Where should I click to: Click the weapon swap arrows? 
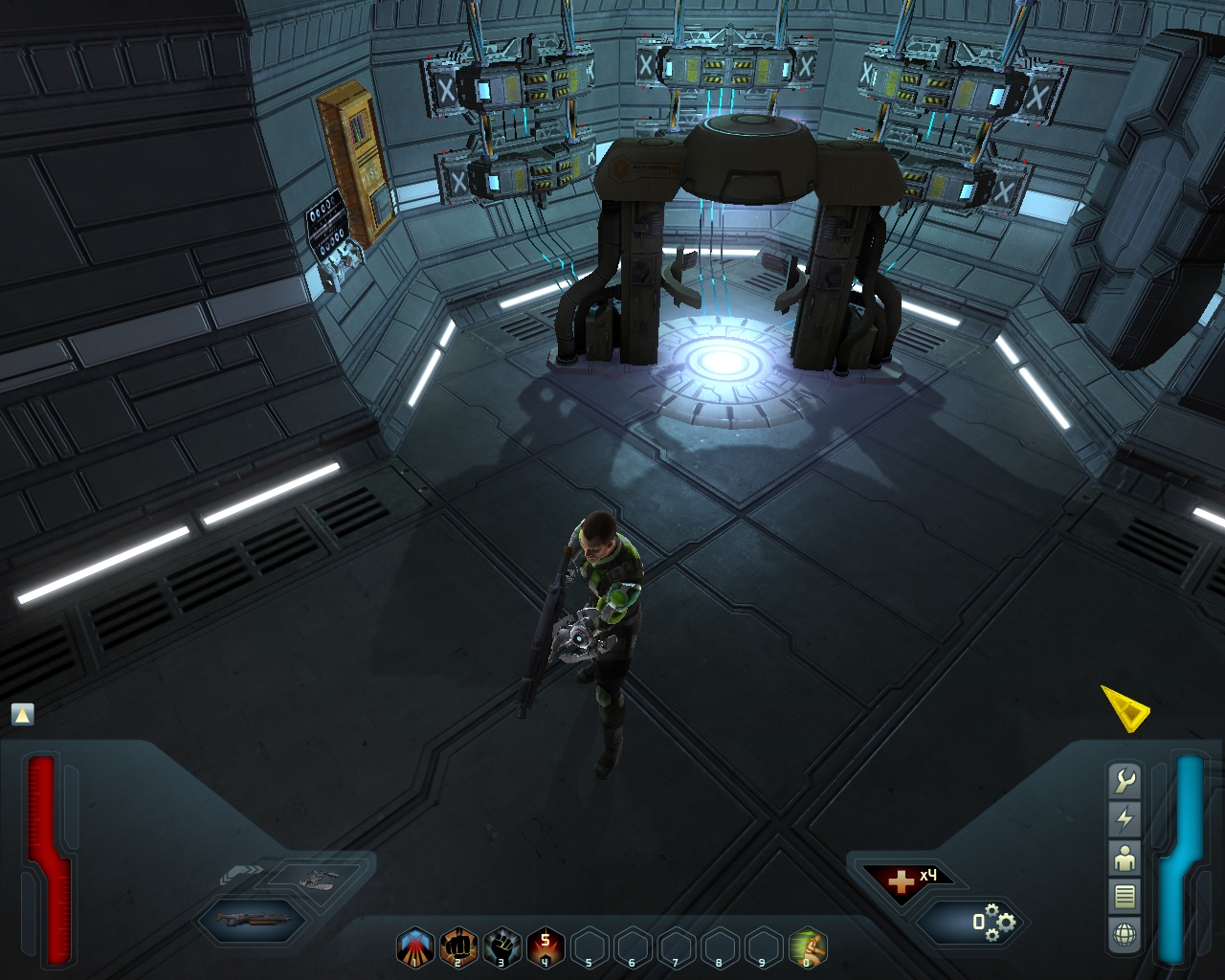point(239,872)
